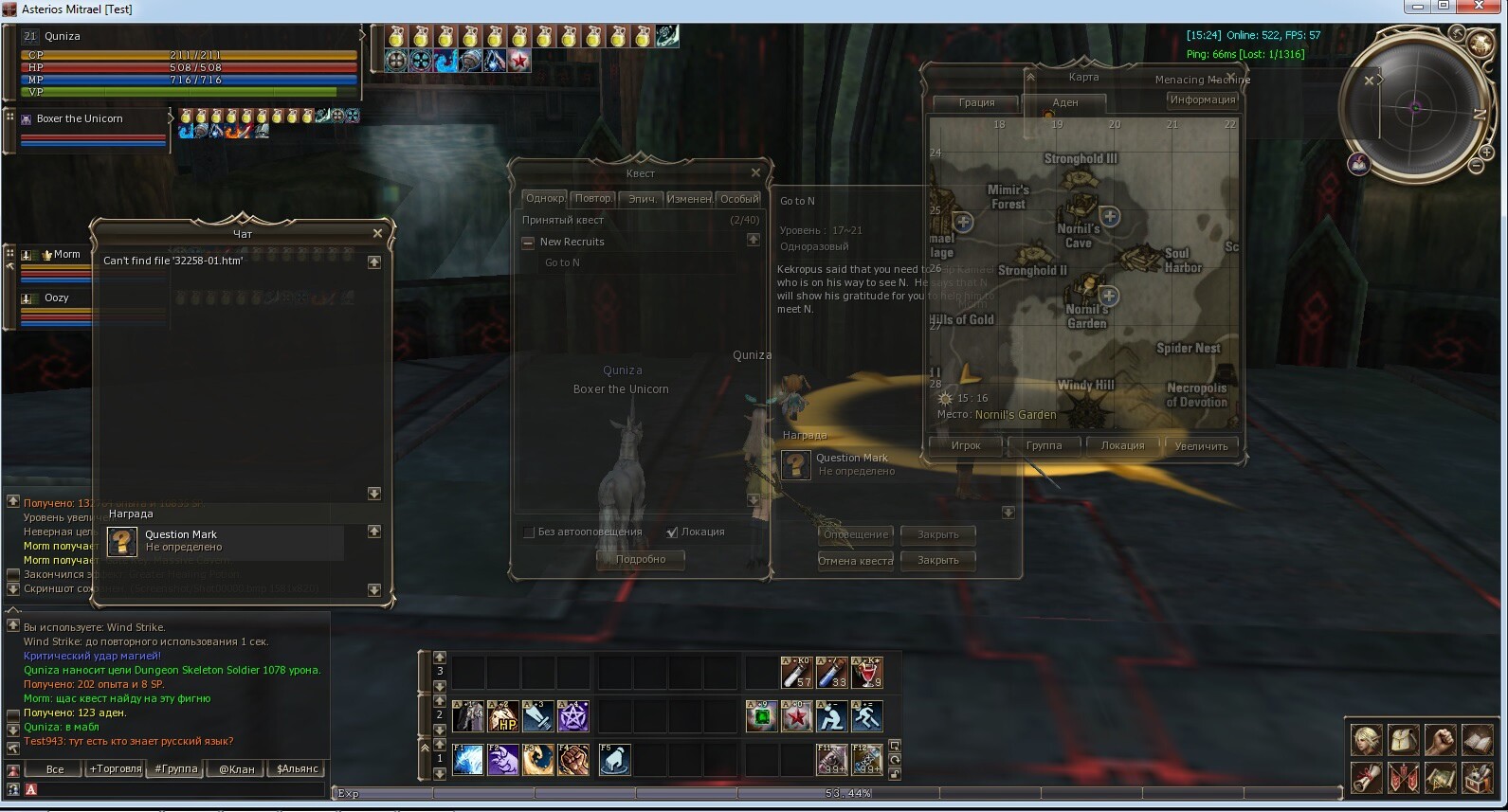Click the Подробно button
The width and height of the screenshot is (1508, 812).
(x=641, y=559)
